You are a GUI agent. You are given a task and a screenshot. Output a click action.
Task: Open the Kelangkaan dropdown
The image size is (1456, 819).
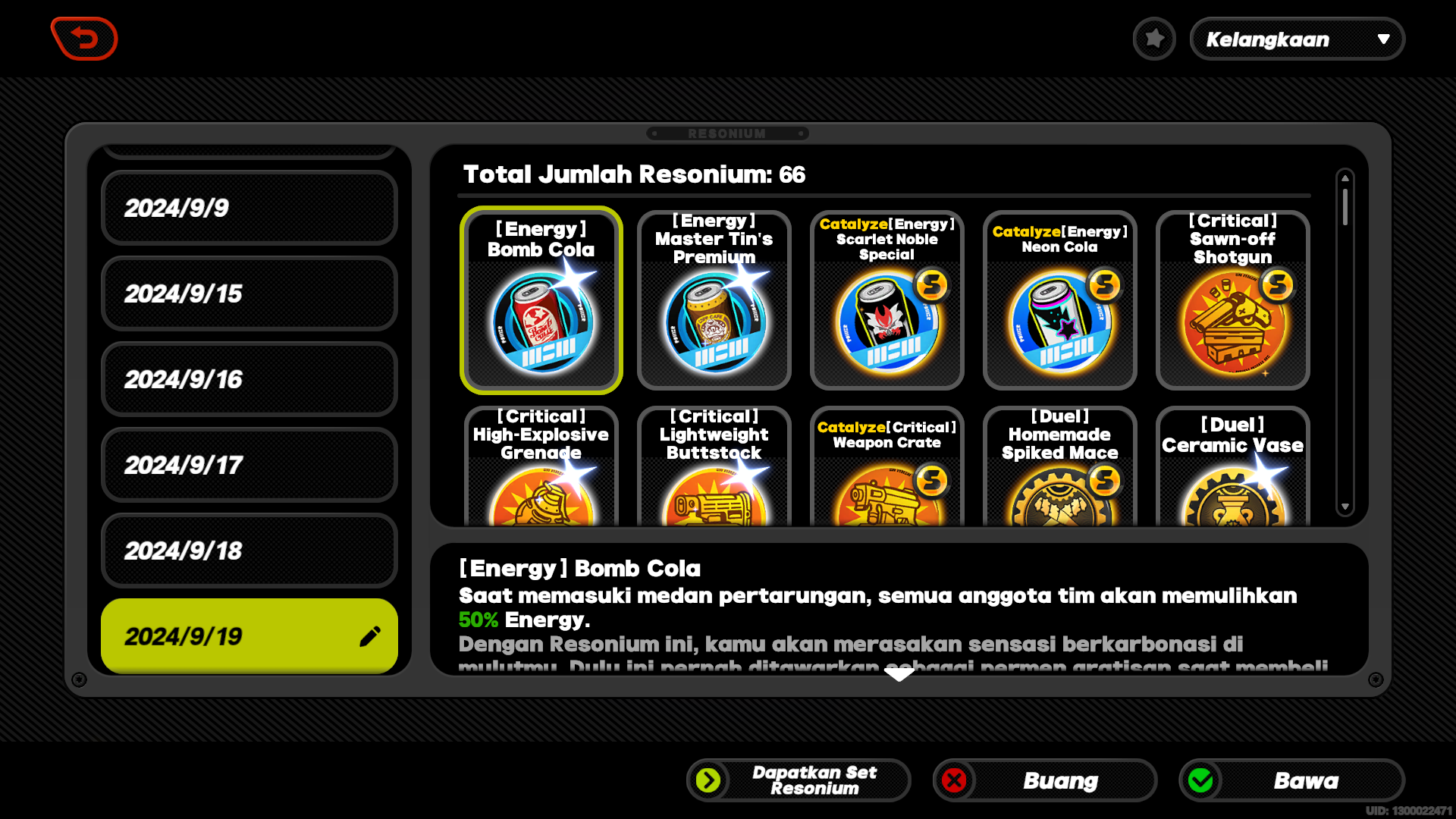point(1298,39)
